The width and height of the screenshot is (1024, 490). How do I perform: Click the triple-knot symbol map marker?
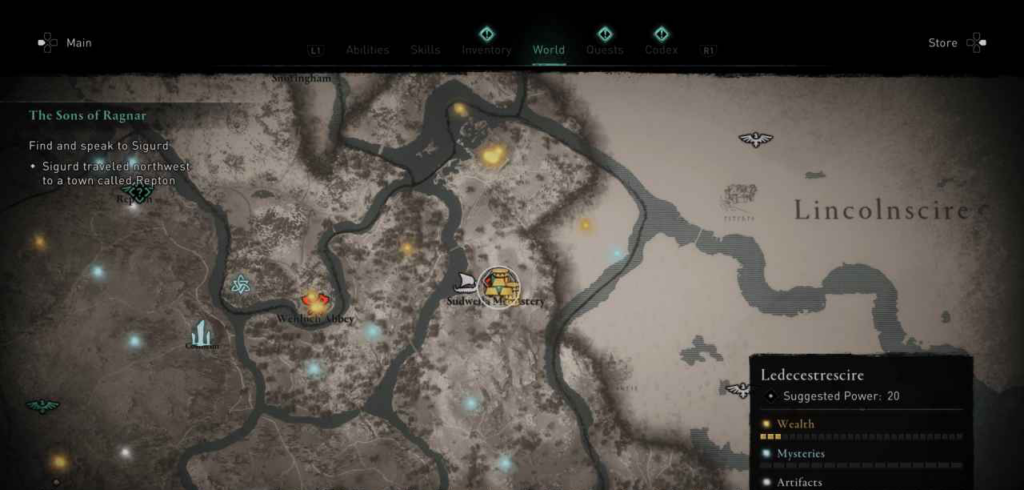click(x=240, y=285)
